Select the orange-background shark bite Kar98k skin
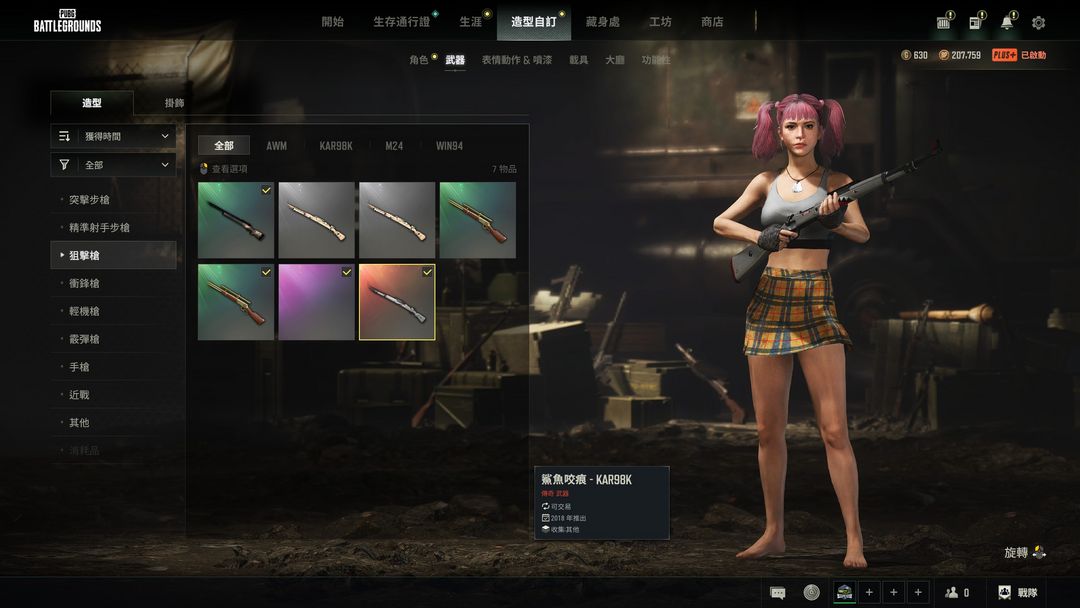This screenshot has width=1080, height=608. pos(397,302)
